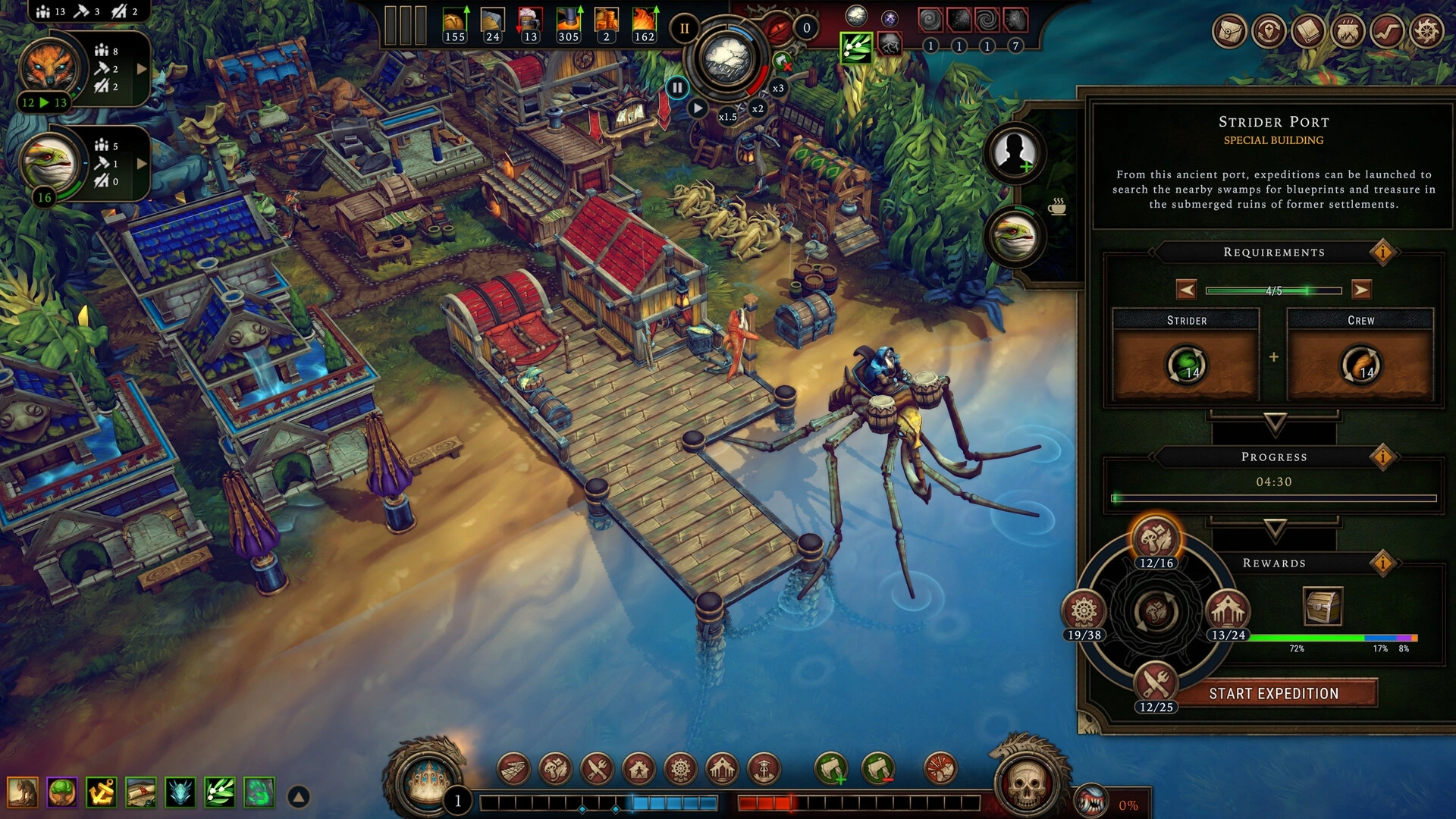
Task: Open the ship's wheel menu icon
Action: pos(1426,32)
